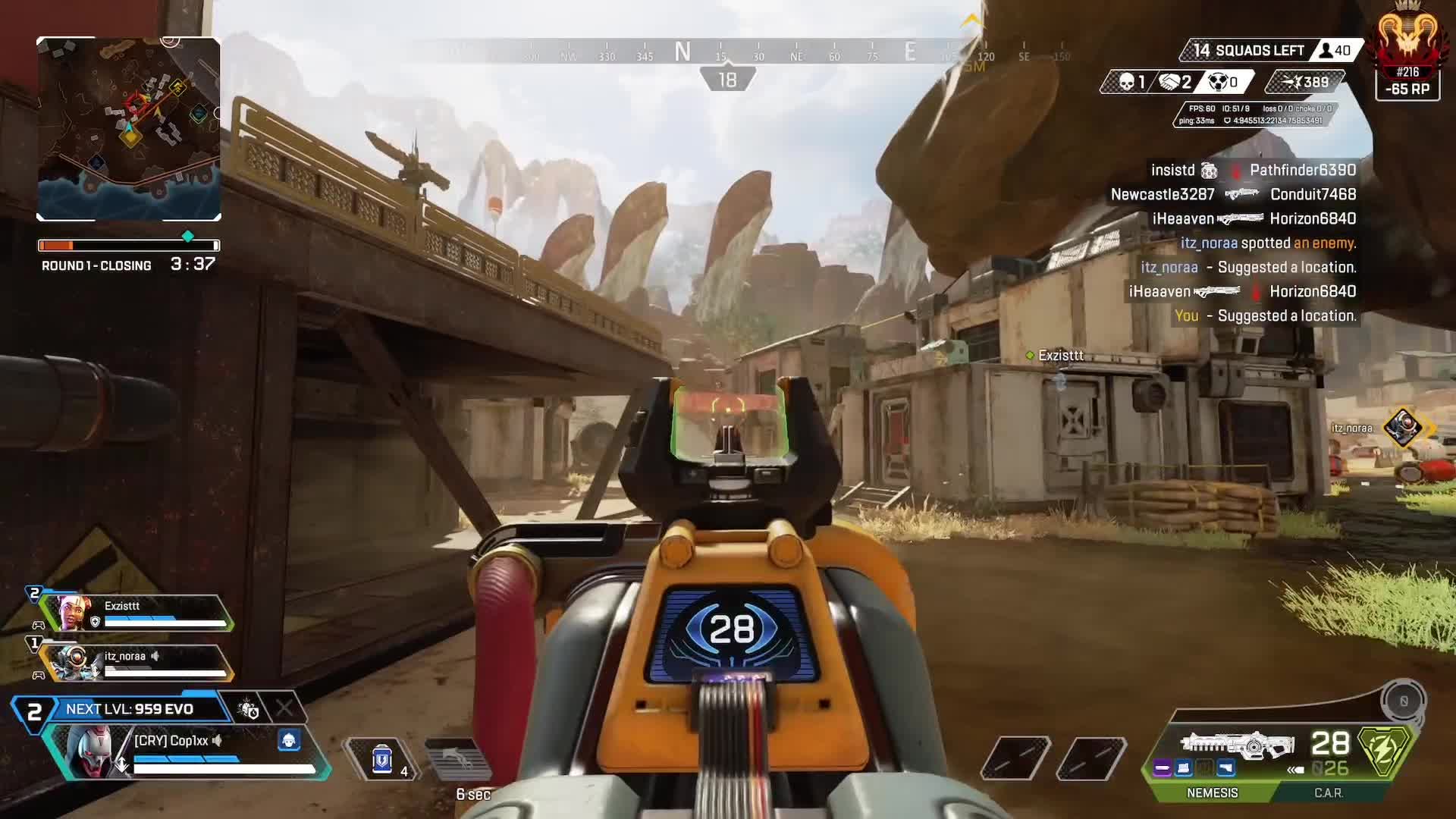Click the empty ordnance circle slot
Viewport: 1456px width, 819px height.
[x=1403, y=701]
